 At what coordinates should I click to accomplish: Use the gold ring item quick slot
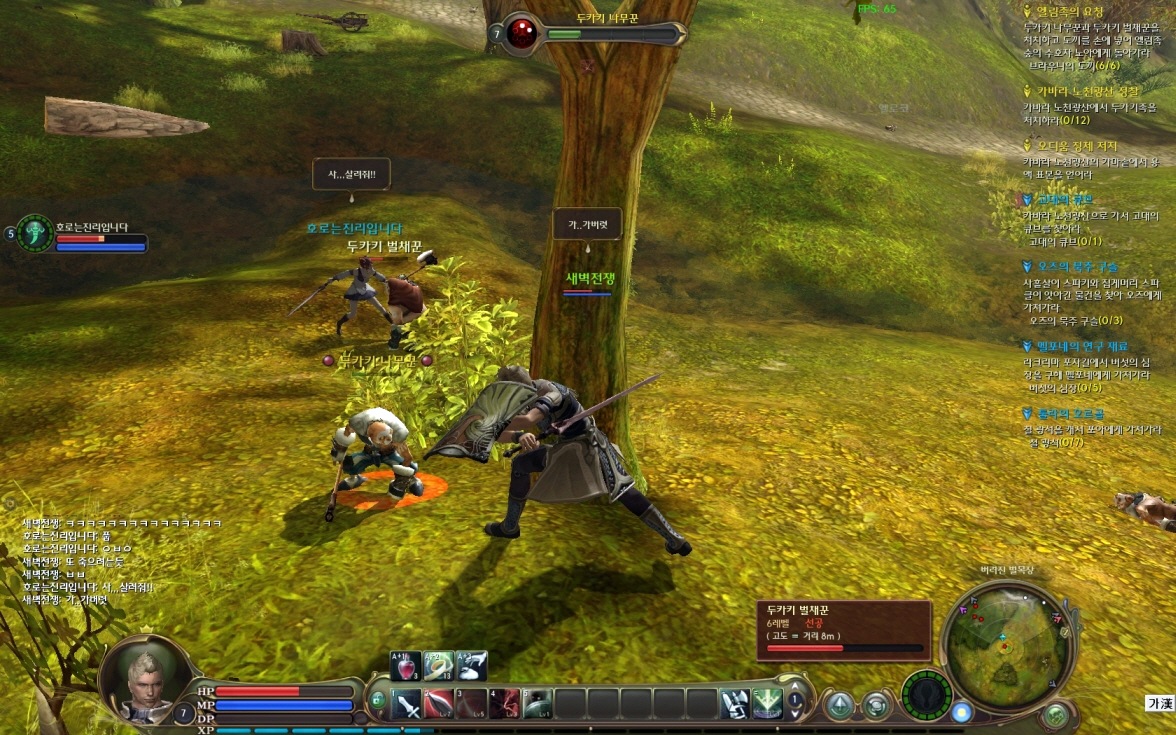click(439, 666)
